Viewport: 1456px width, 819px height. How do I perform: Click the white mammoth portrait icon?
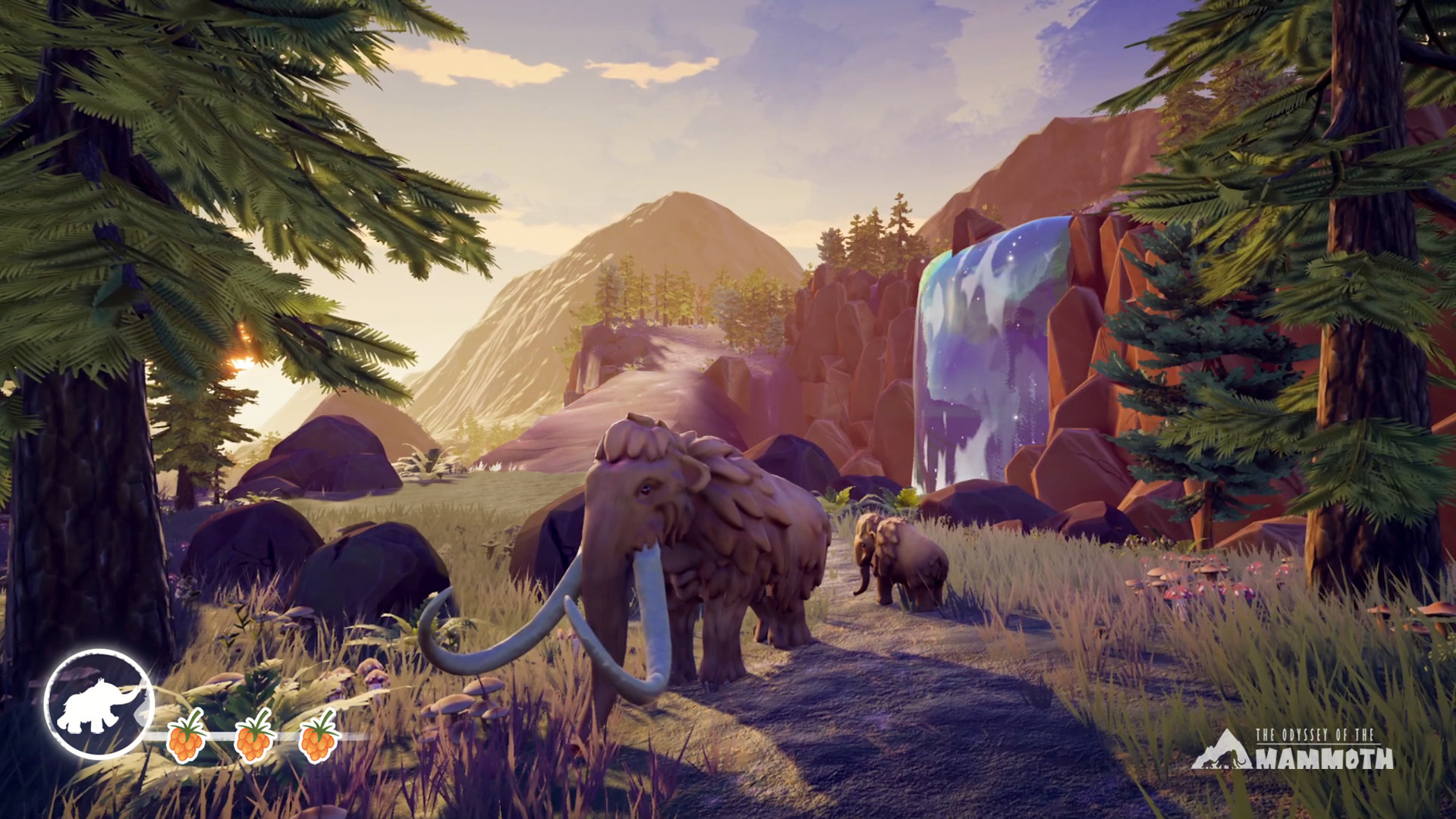pos(99,704)
